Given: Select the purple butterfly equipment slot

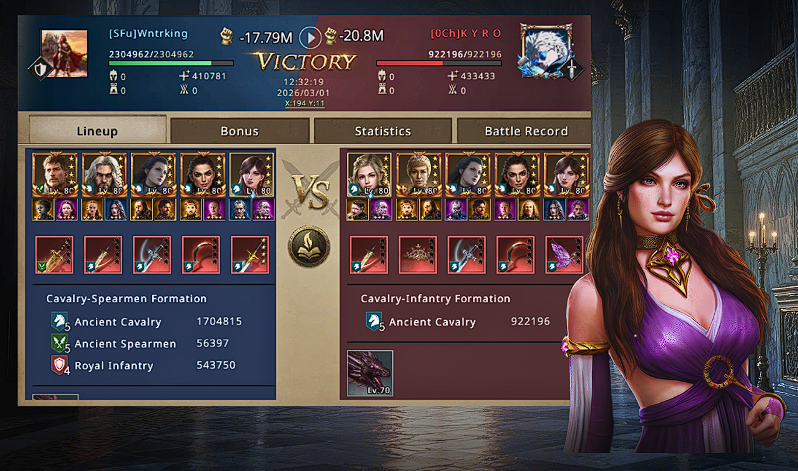Looking at the screenshot, I should point(566,255).
